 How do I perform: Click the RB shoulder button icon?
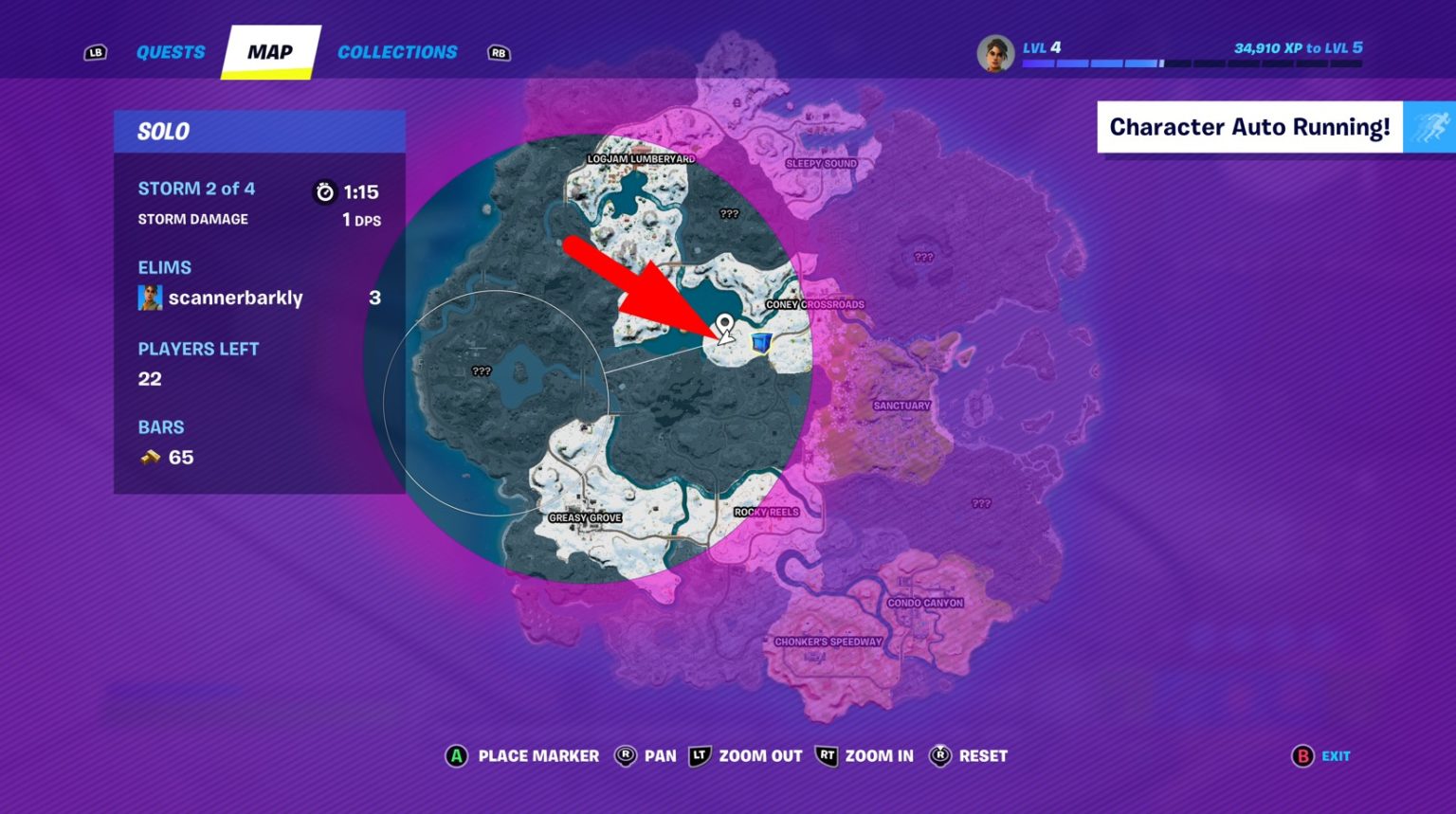(x=497, y=53)
